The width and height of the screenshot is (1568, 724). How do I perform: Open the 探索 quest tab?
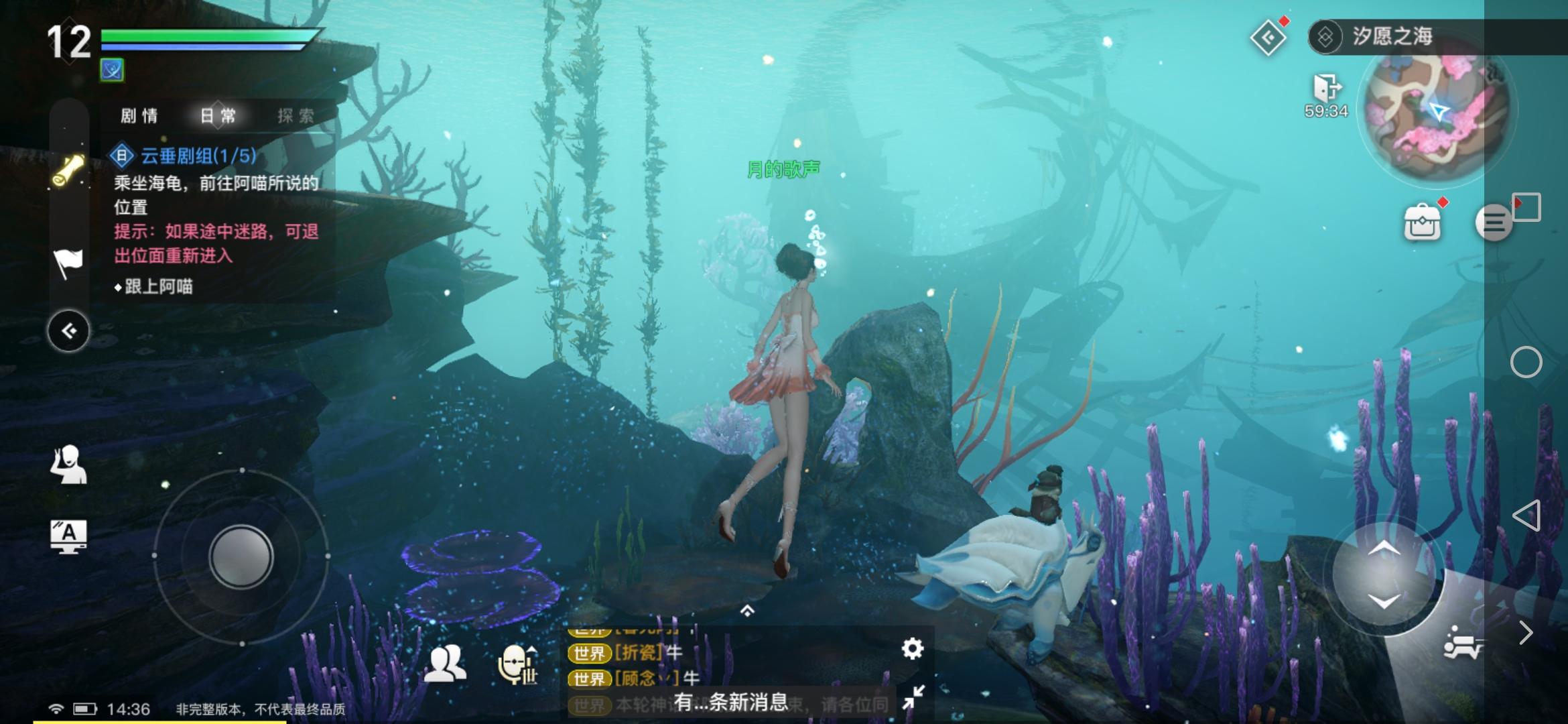(296, 116)
